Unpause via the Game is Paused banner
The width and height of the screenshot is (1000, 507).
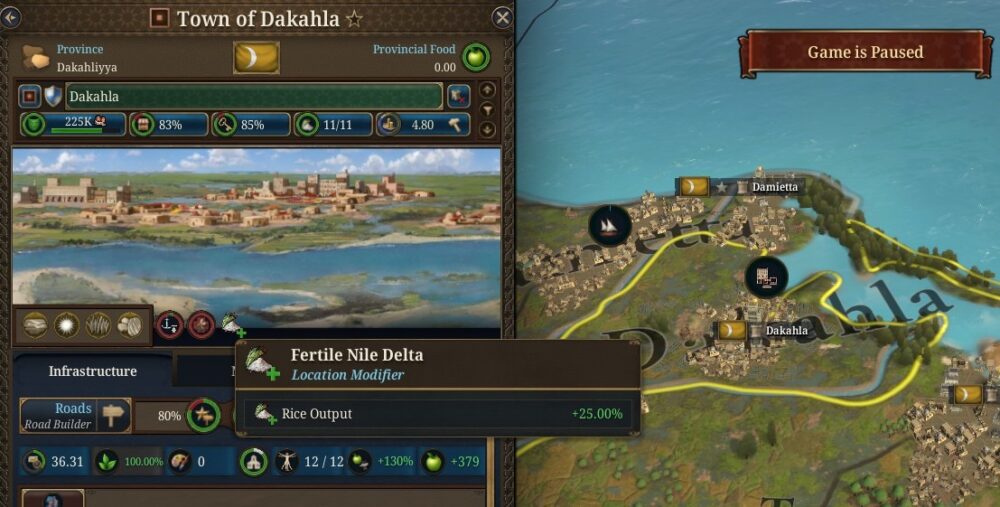865,52
